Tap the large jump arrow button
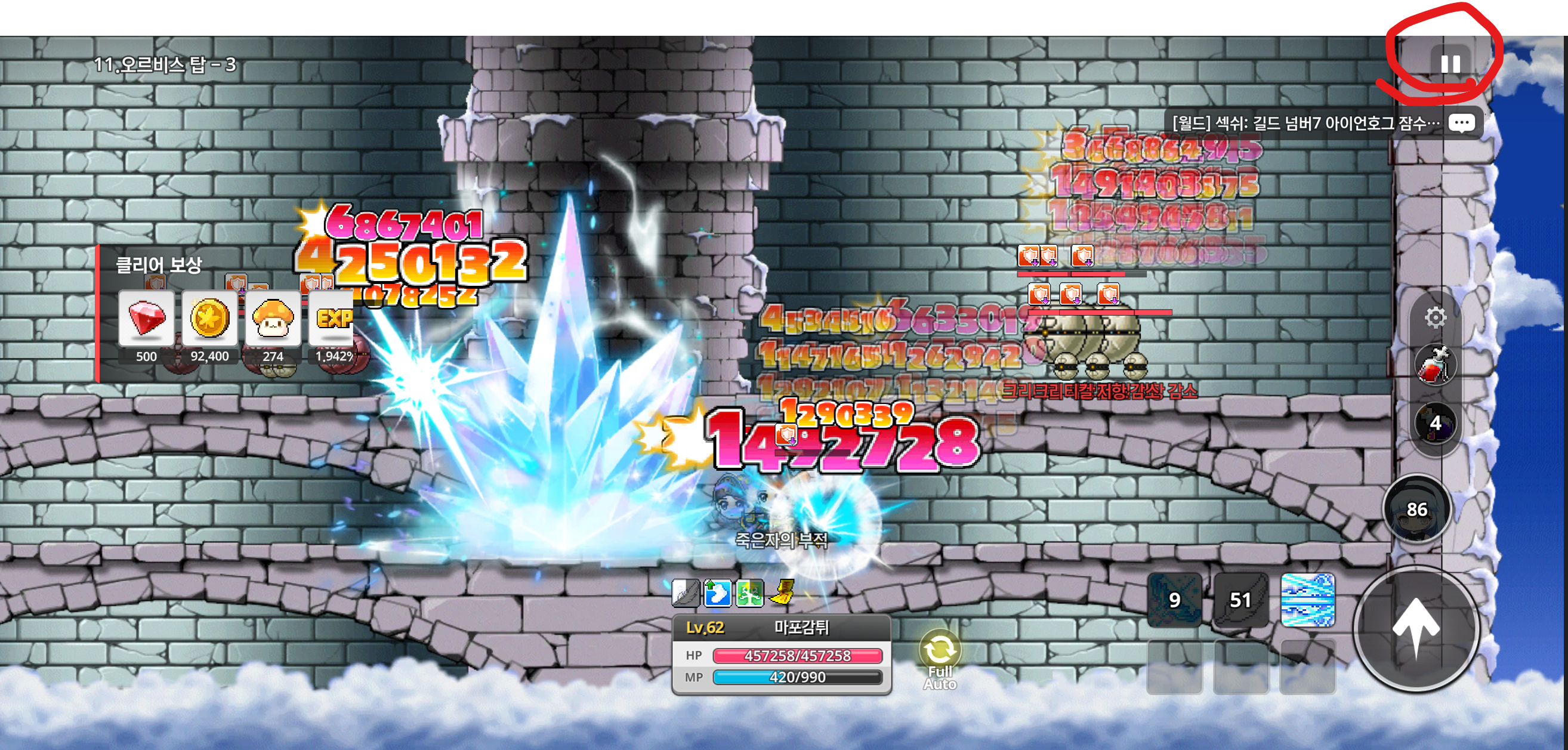 pyautogui.click(x=1416, y=628)
